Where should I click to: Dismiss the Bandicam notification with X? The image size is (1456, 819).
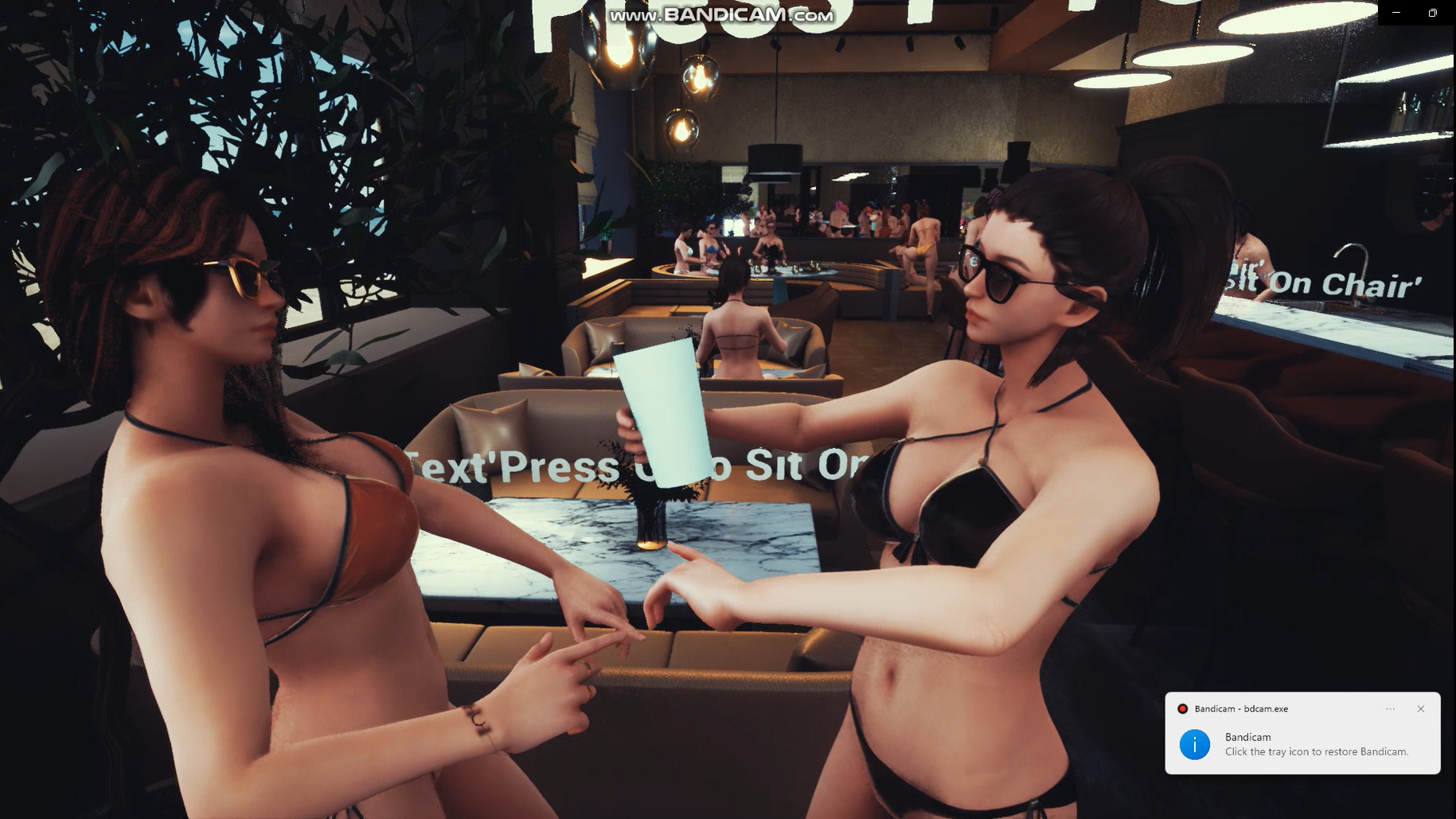coord(1420,708)
